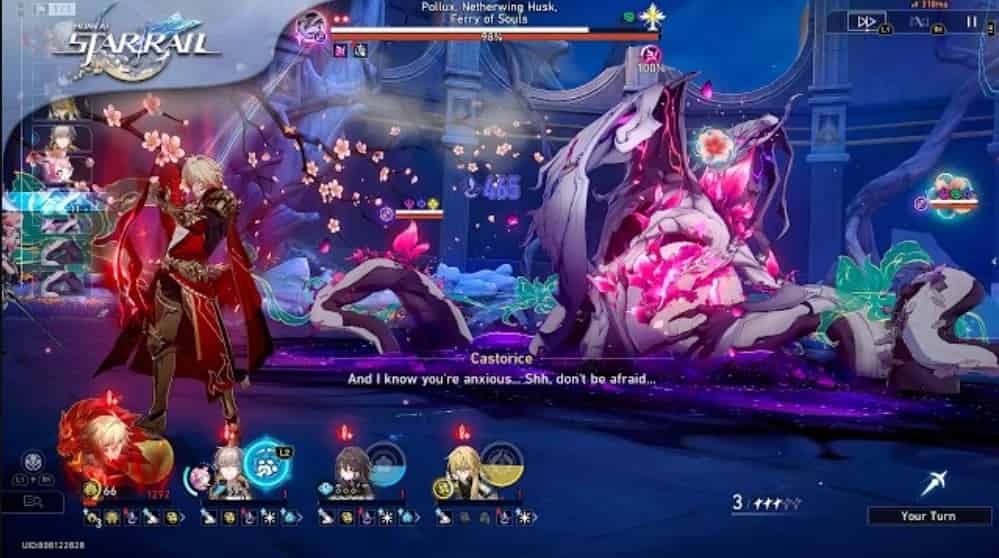The width and height of the screenshot is (999, 558).
Task: Target the Pollux boss health bar
Action: [x=494, y=33]
